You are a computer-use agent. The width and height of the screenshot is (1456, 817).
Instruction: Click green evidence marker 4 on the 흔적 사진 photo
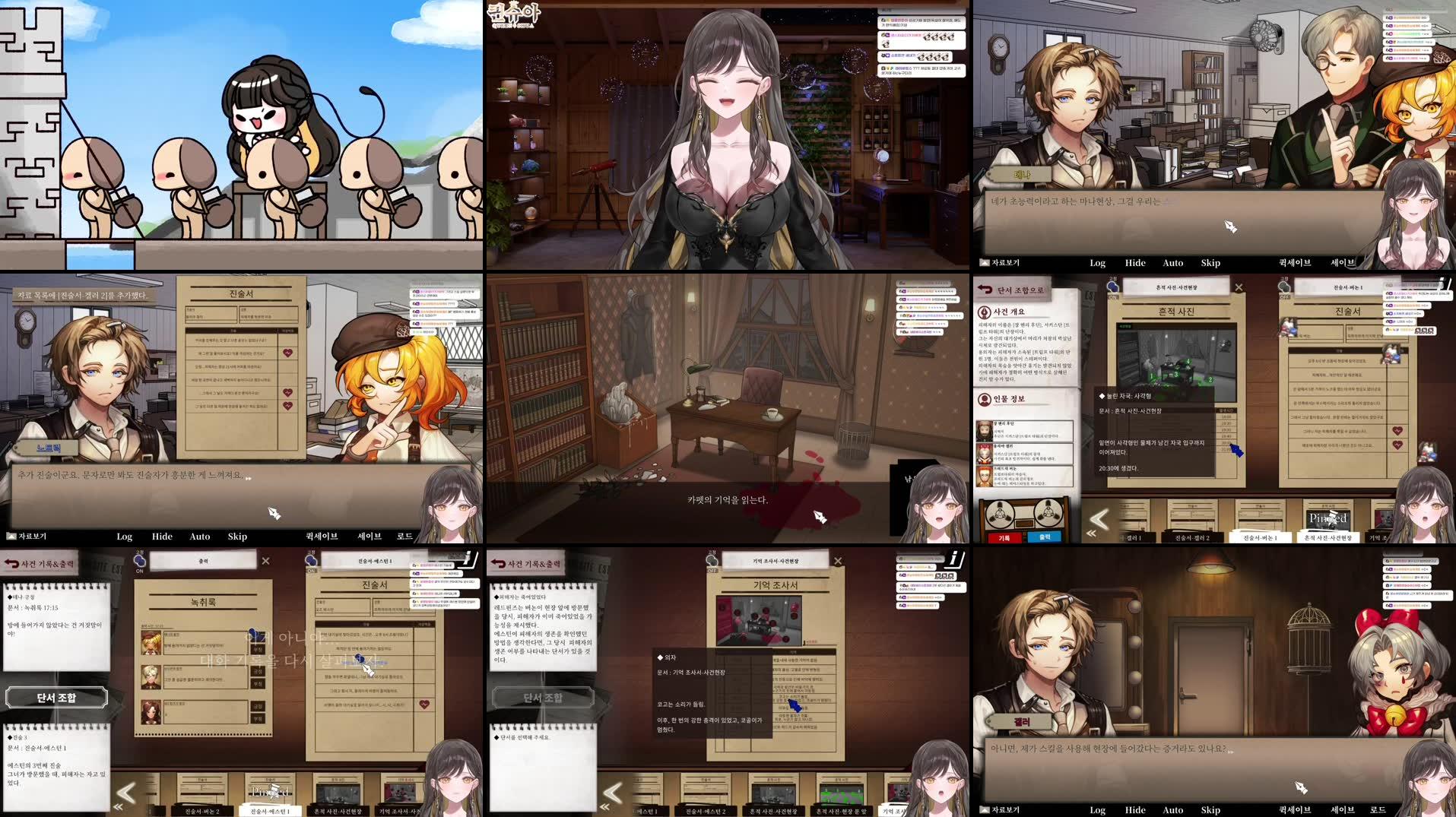click(x=1188, y=361)
